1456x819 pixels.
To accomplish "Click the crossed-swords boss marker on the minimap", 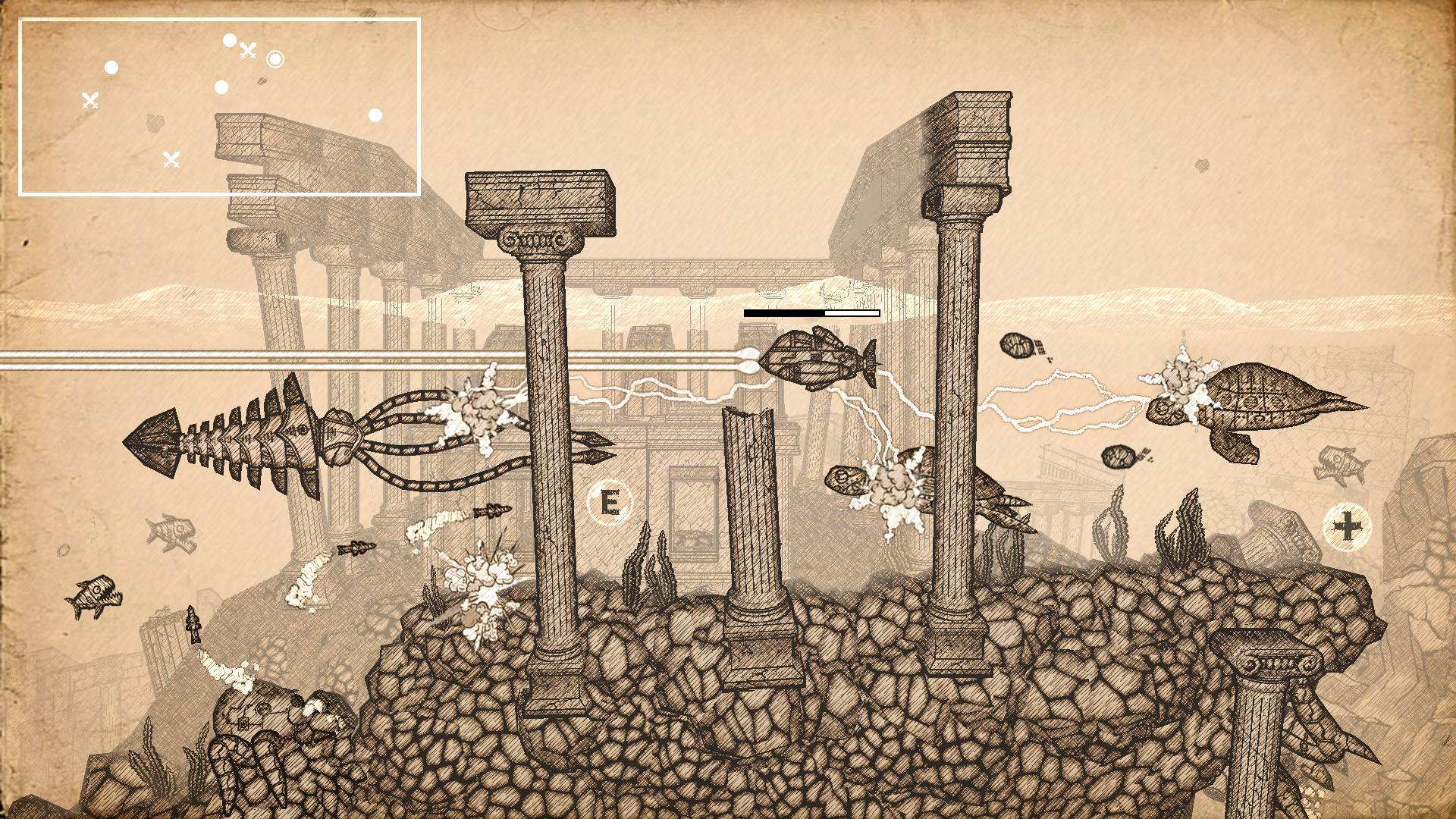I will coord(247,51).
